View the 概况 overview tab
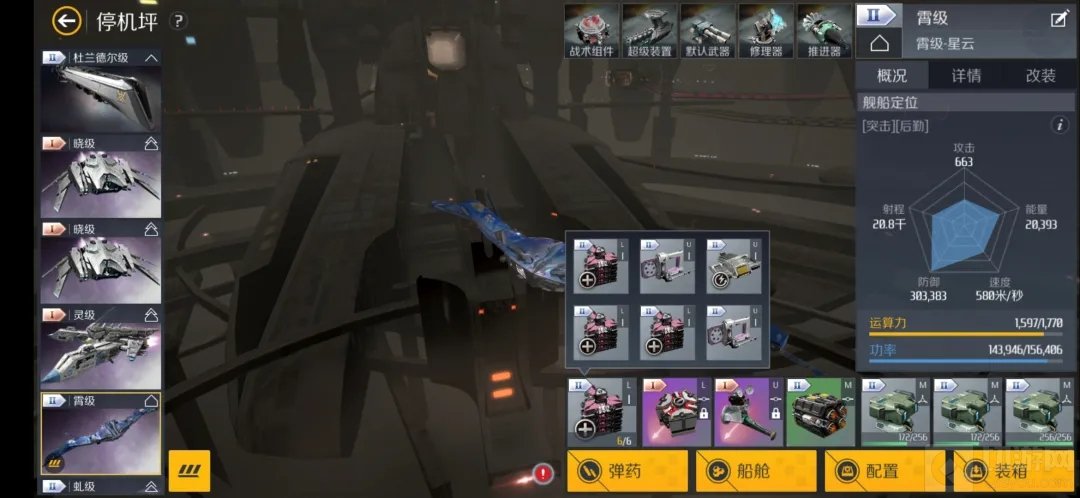 tap(892, 76)
